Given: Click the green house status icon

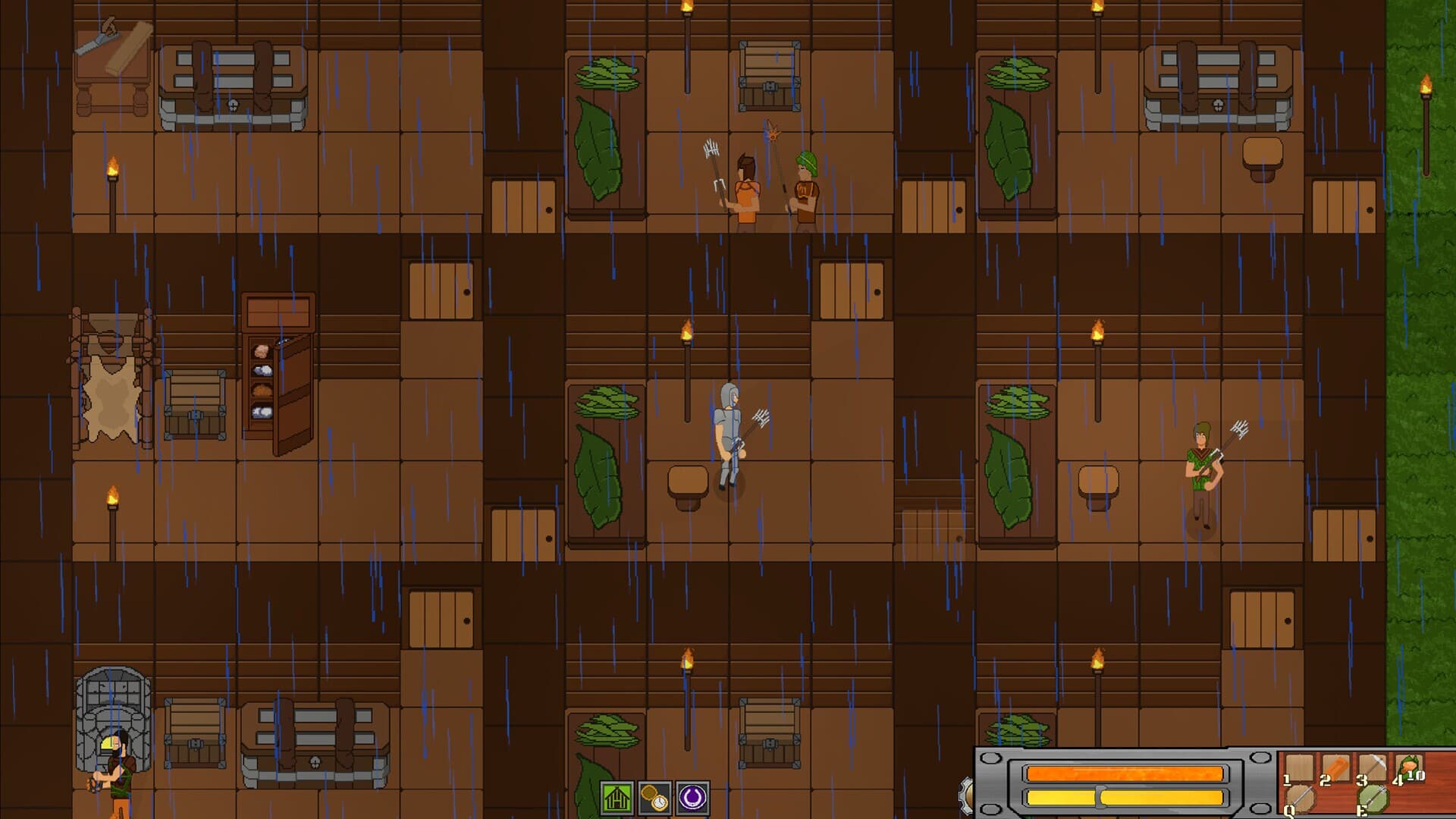Looking at the screenshot, I should coord(617,798).
